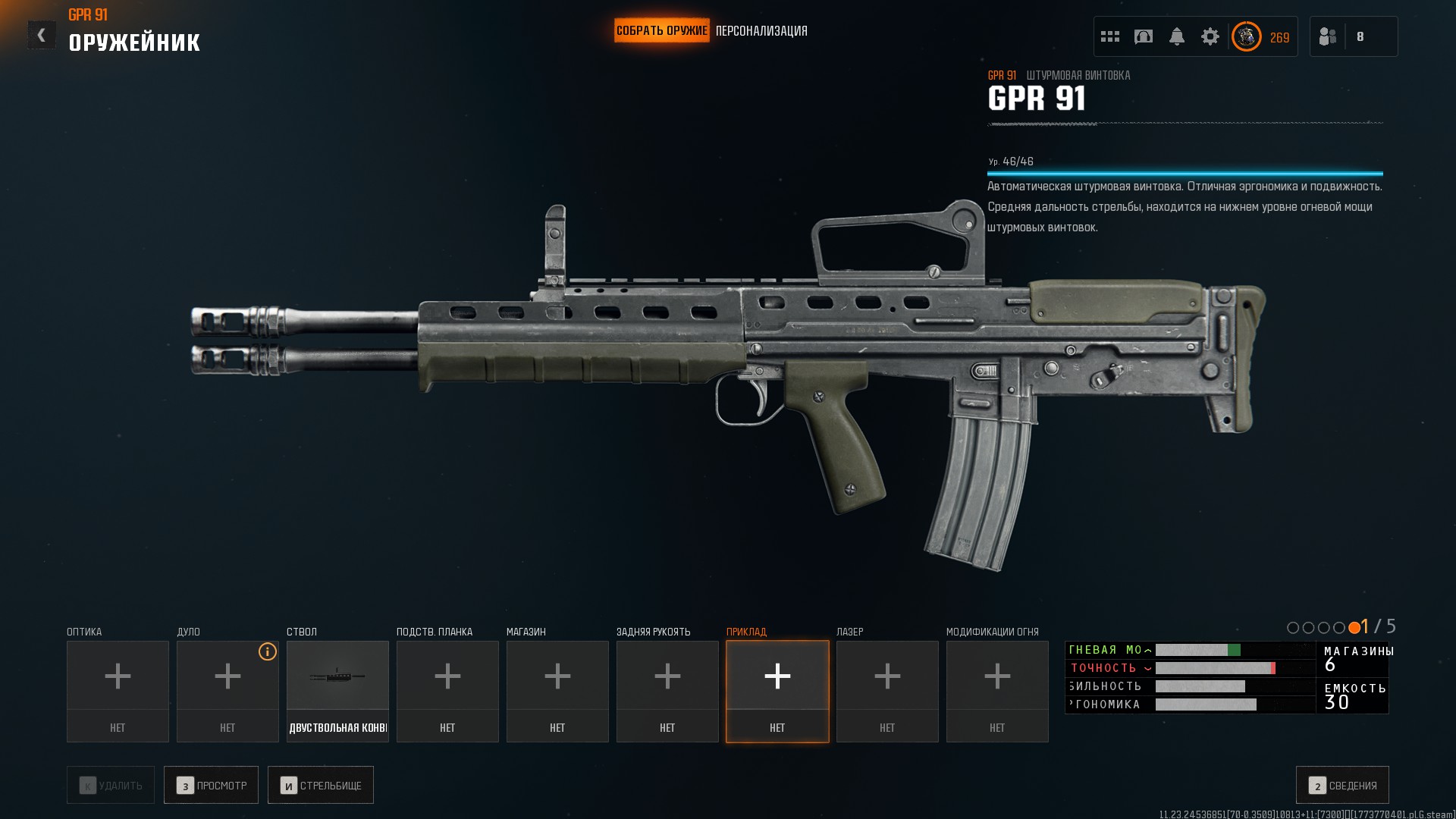This screenshot has width=1456, height=819.
Task: Go back with the top-left arrow
Action: [42, 35]
